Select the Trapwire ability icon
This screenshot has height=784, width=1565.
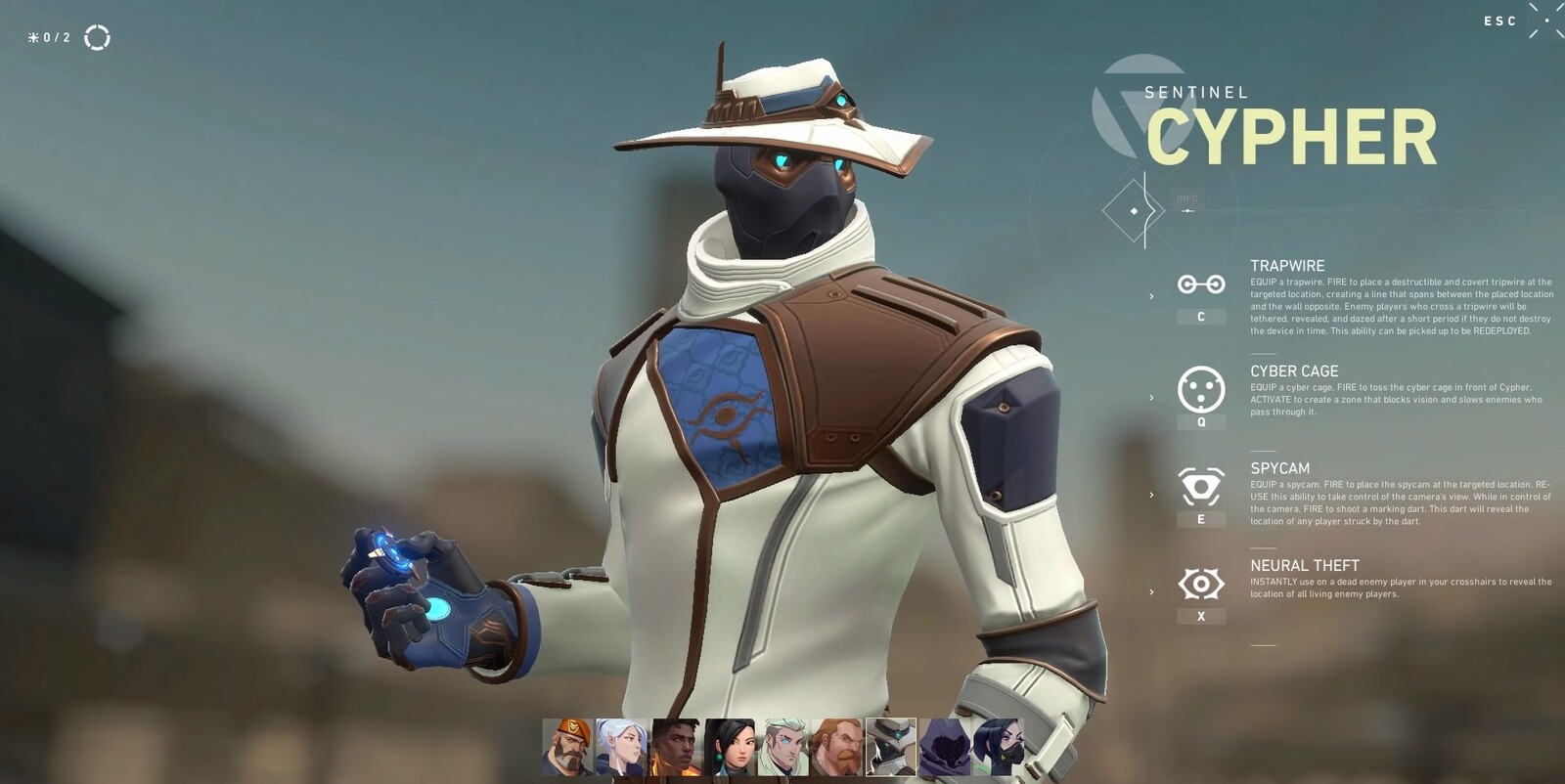click(x=1199, y=285)
